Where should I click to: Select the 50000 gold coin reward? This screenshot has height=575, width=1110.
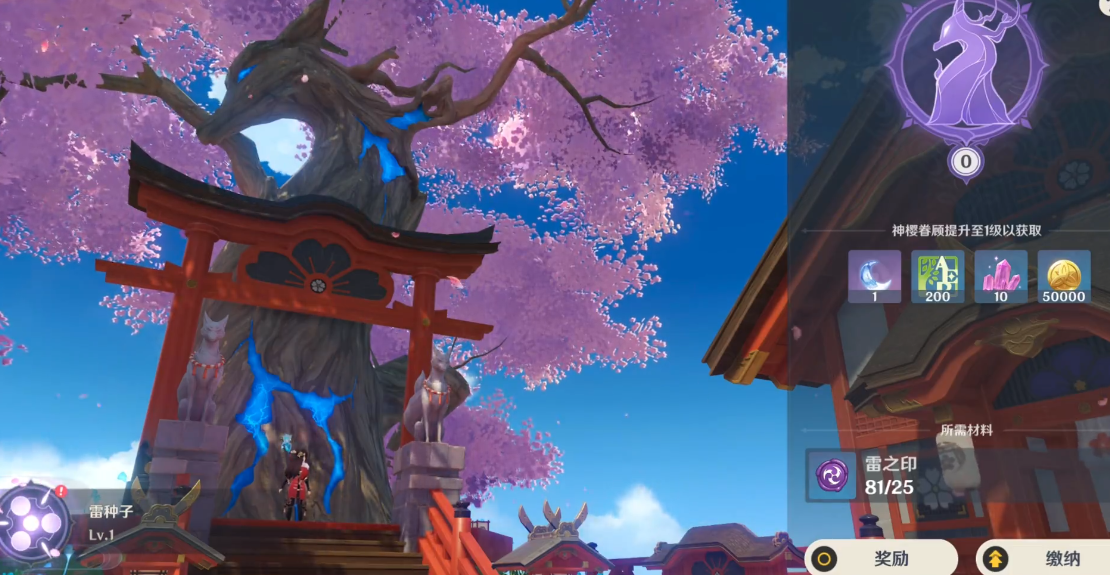tap(1063, 276)
